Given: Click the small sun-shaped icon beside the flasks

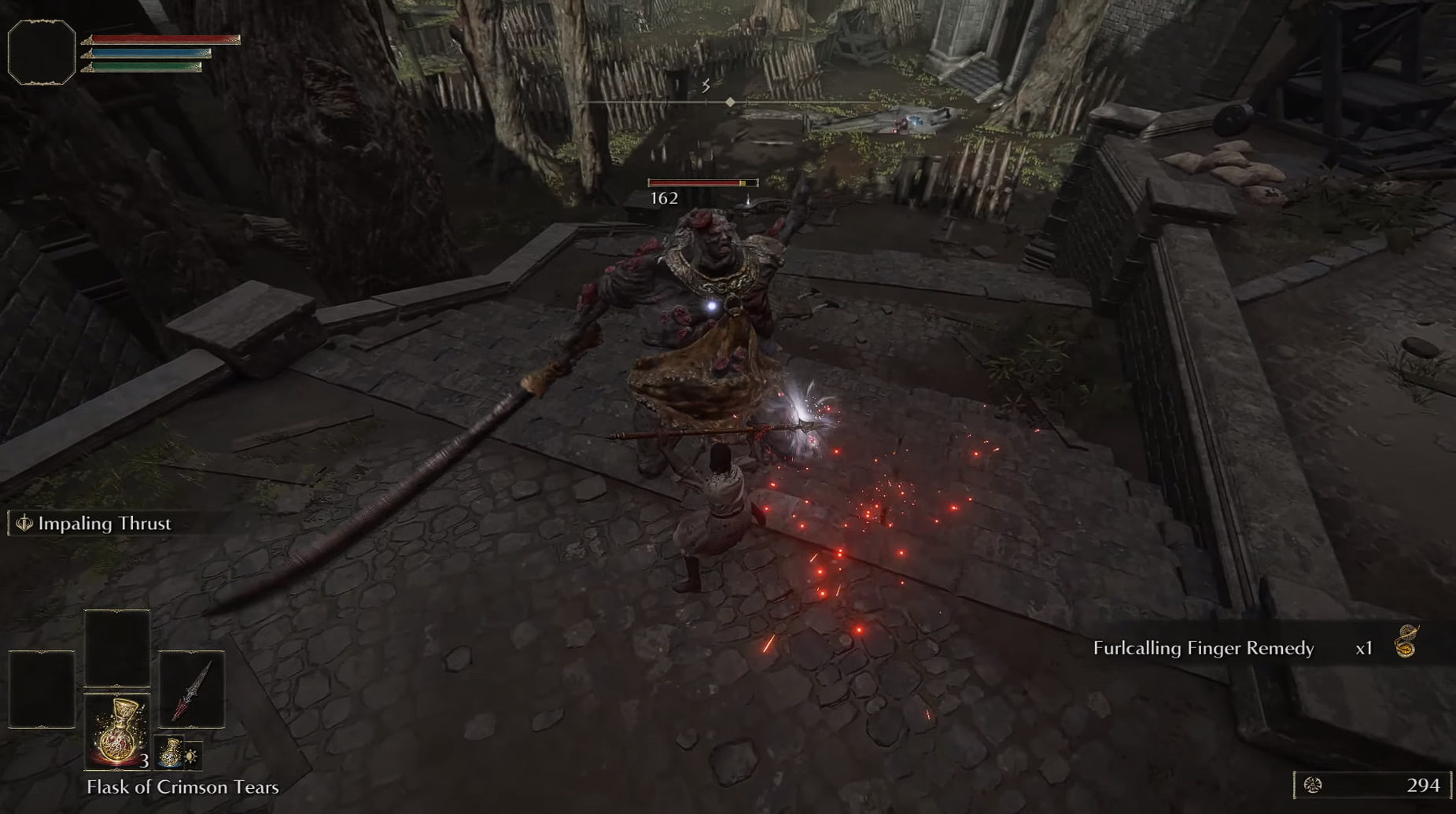Looking at the screenshot, I should (191, 756).
